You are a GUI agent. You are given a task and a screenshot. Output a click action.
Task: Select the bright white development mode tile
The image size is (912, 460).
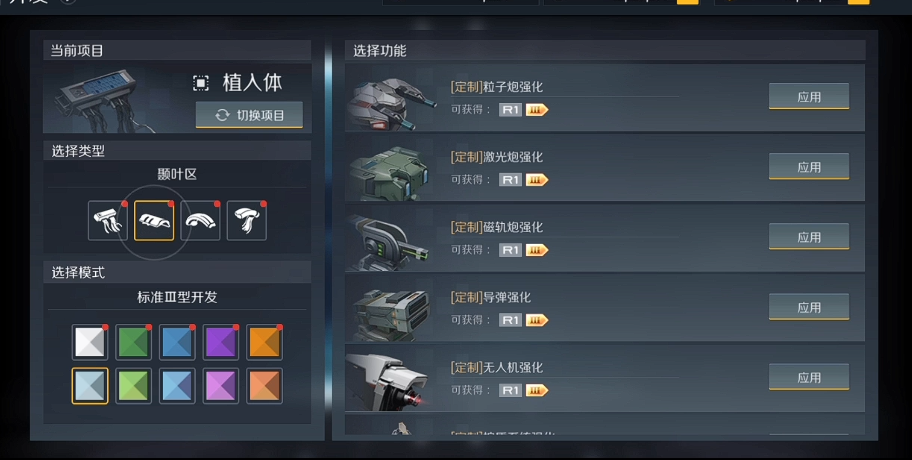(90, 342)
